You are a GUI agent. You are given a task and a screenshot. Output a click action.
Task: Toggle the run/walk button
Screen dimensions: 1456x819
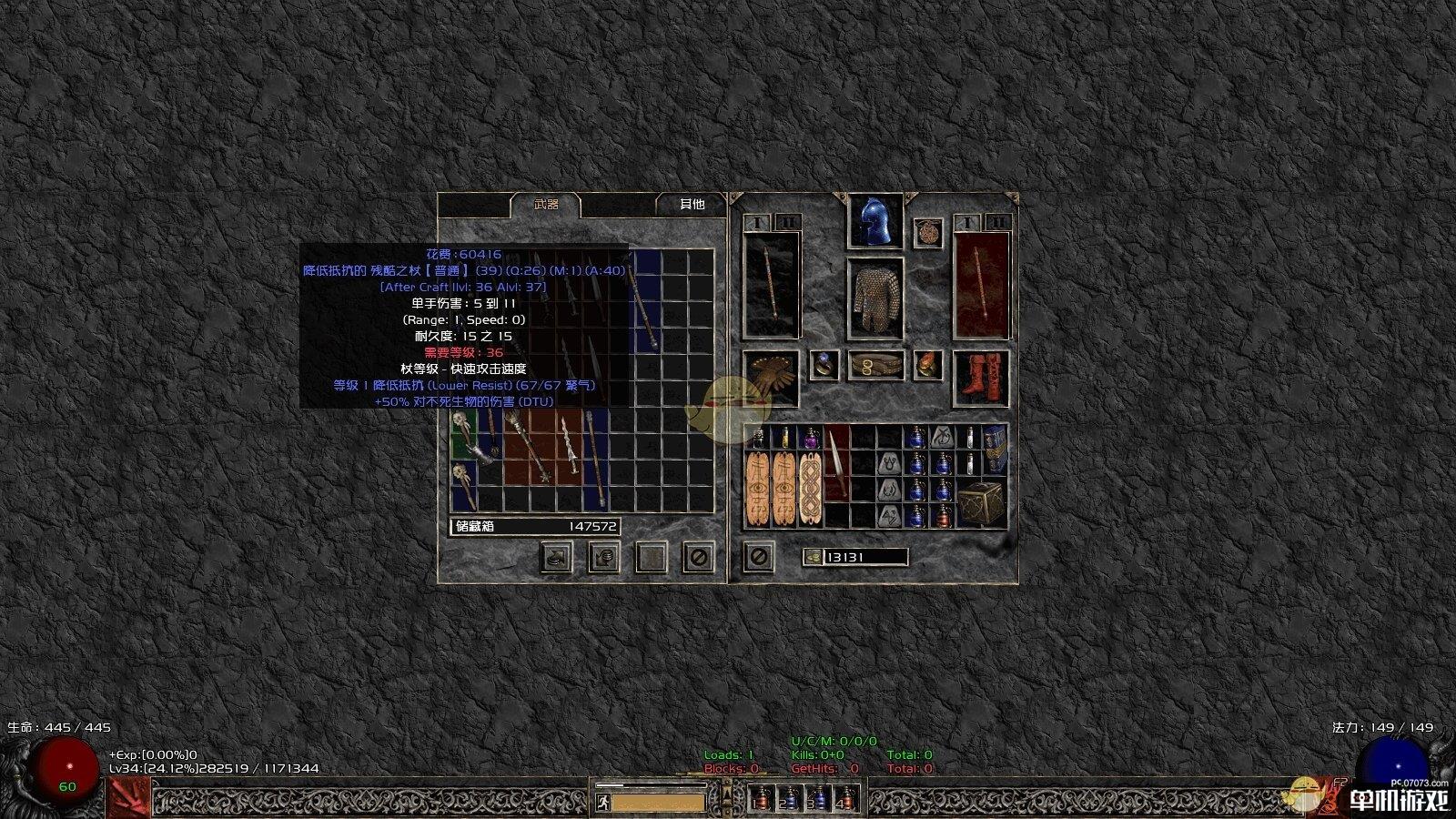[602, 803]
